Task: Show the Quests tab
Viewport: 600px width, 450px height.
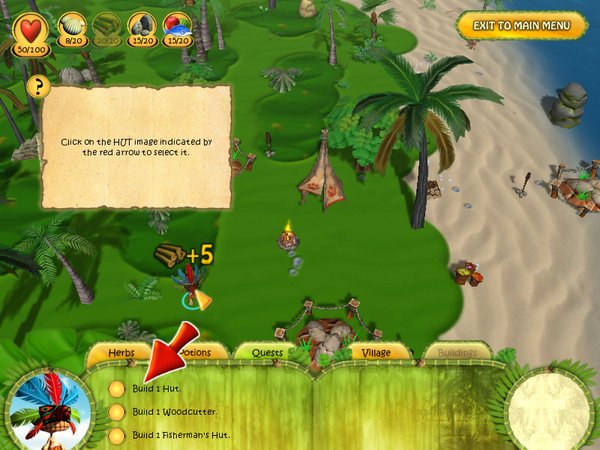Action: (x=266, y=352)
